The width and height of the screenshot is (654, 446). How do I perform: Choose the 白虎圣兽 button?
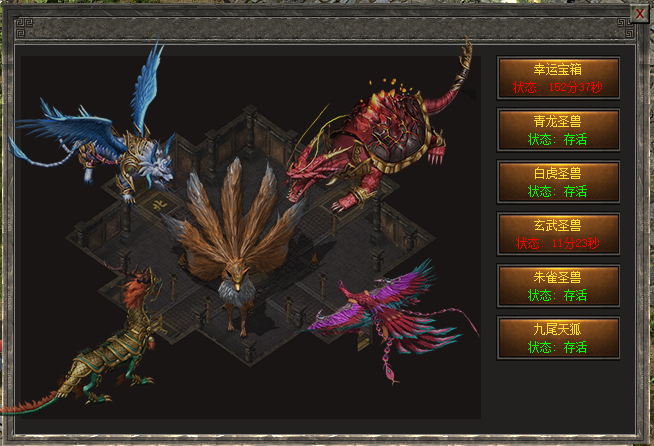click(x=558, y=181)
